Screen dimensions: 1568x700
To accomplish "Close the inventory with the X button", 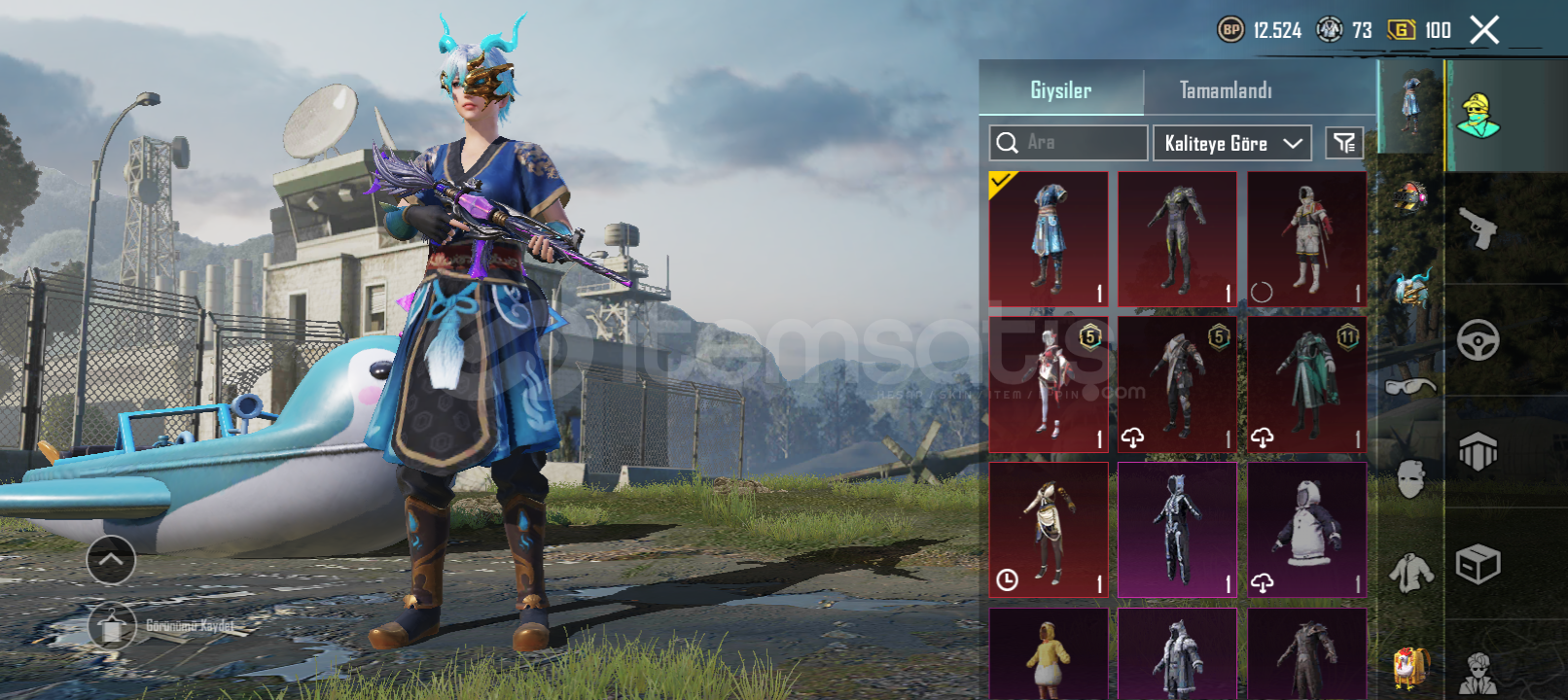I will point(1484,30).
